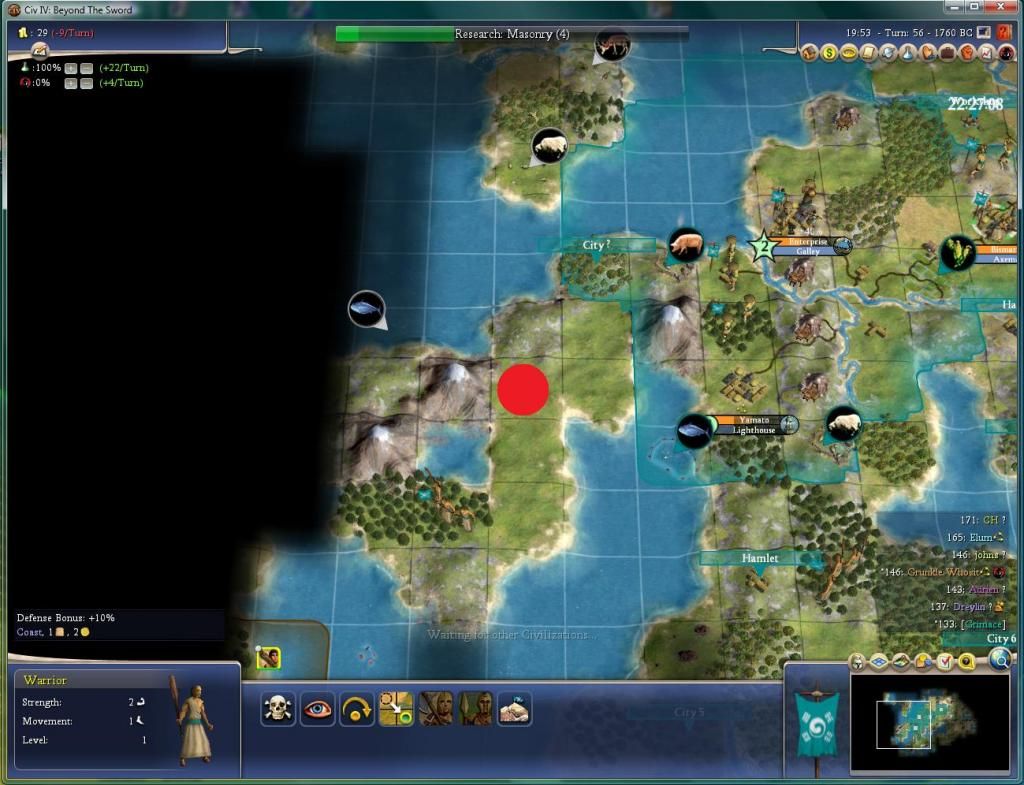Click the magnifying glass globe view button
This screenshot has width=1024, height=785.
(x=1000, y=658)
